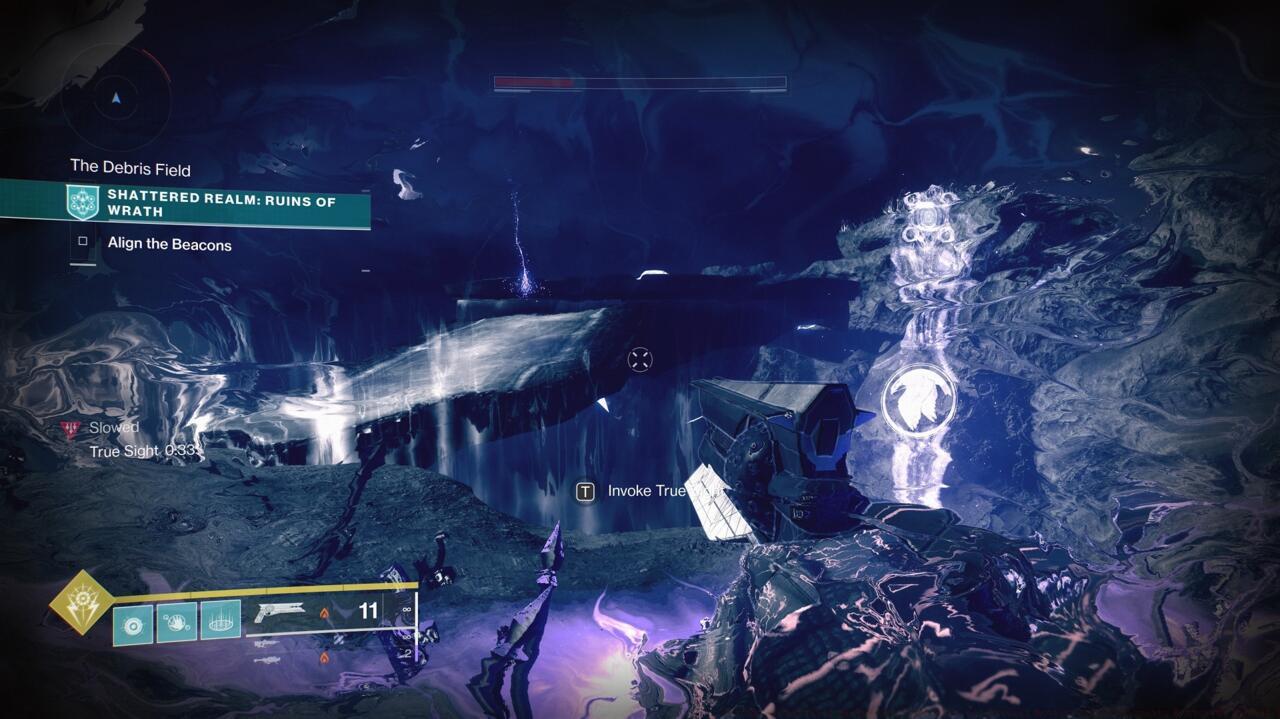Use the hand-shaped melee ability icon

click(x=177, y=622)
